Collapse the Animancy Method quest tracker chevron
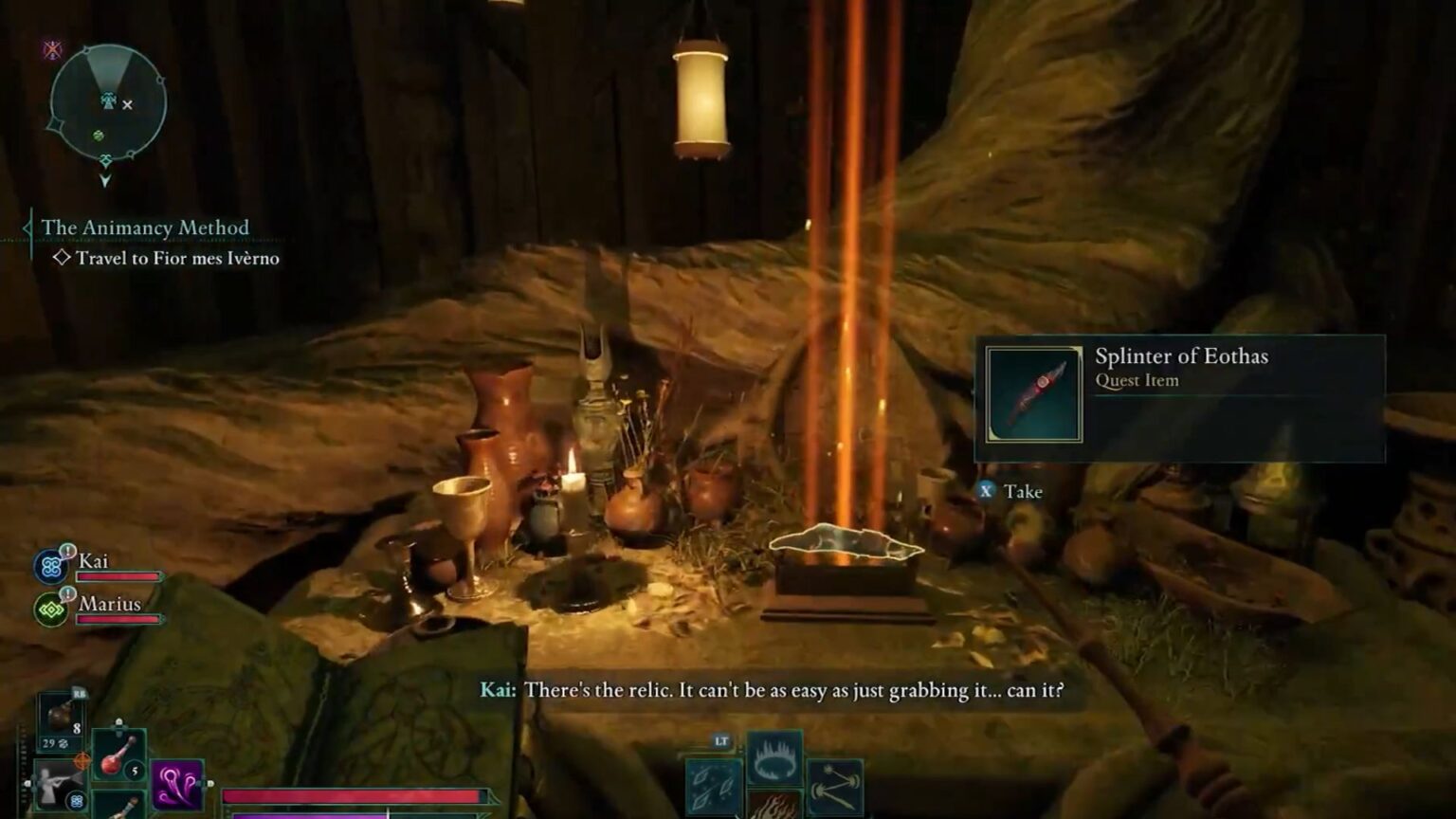The image size is (1456, 819). tap(27, 227)
